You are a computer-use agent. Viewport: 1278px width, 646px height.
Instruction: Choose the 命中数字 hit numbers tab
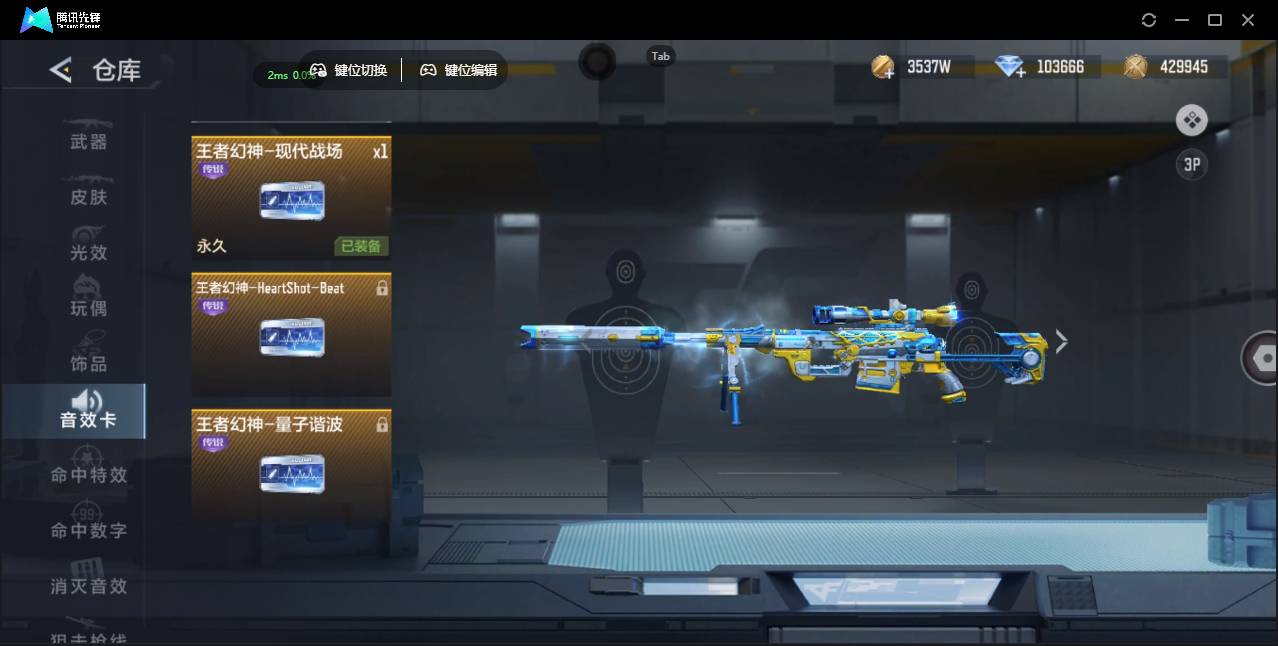pyautogui.click(x=88, y=530)
